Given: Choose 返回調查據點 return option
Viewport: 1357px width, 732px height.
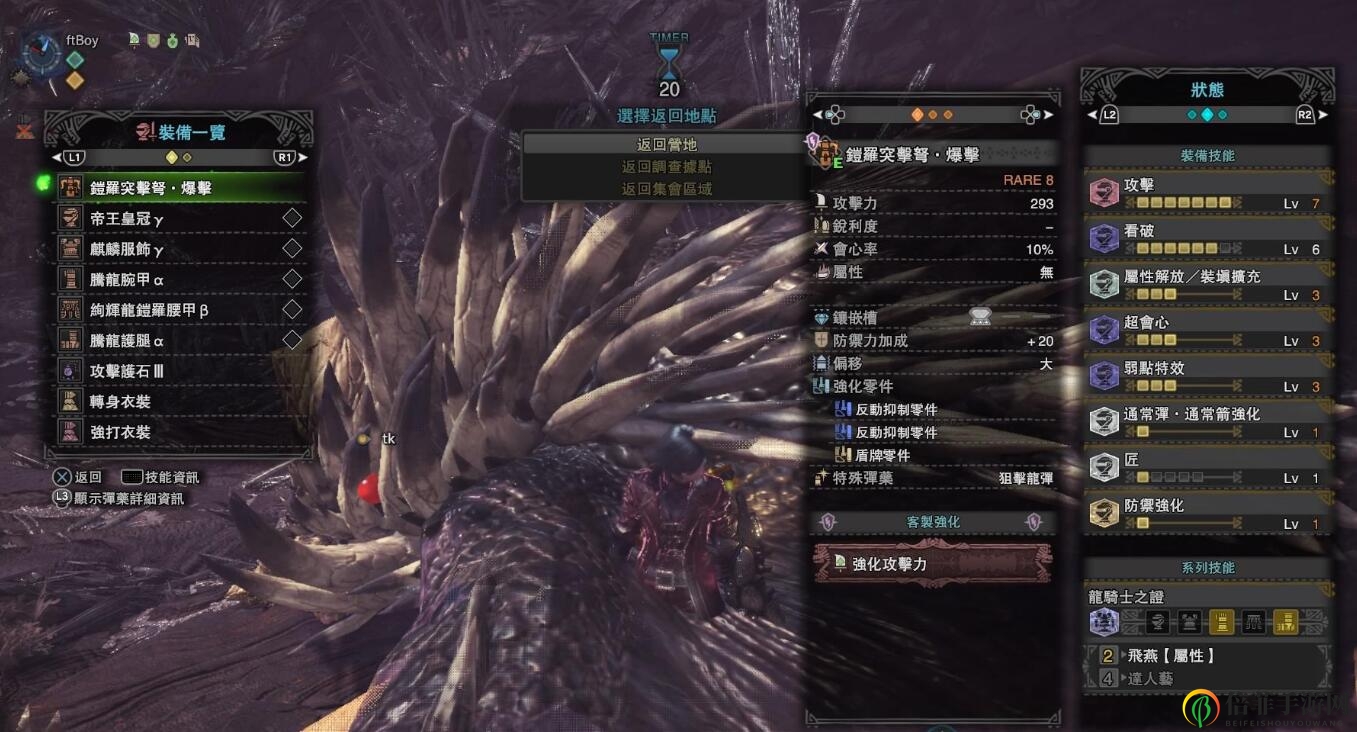Looking at the screenshot, I should pyautogui.click(x=667, y=166).
